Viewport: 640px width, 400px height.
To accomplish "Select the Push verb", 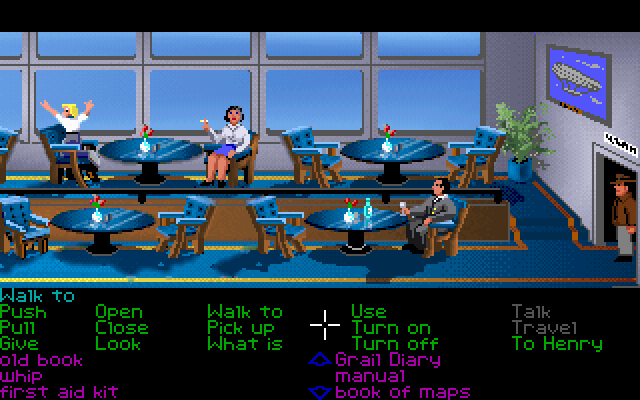I will [23, 312].
